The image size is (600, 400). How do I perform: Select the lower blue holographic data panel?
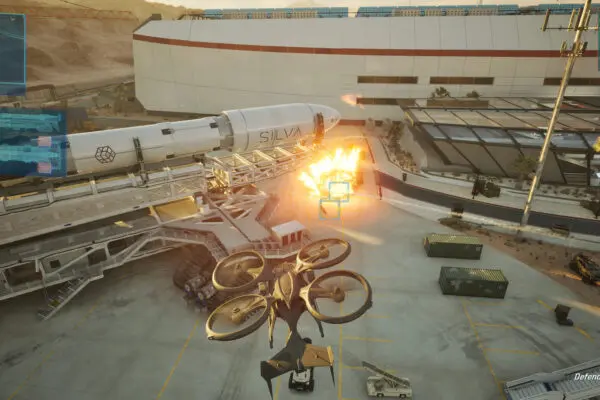click(x=32, y=143)
